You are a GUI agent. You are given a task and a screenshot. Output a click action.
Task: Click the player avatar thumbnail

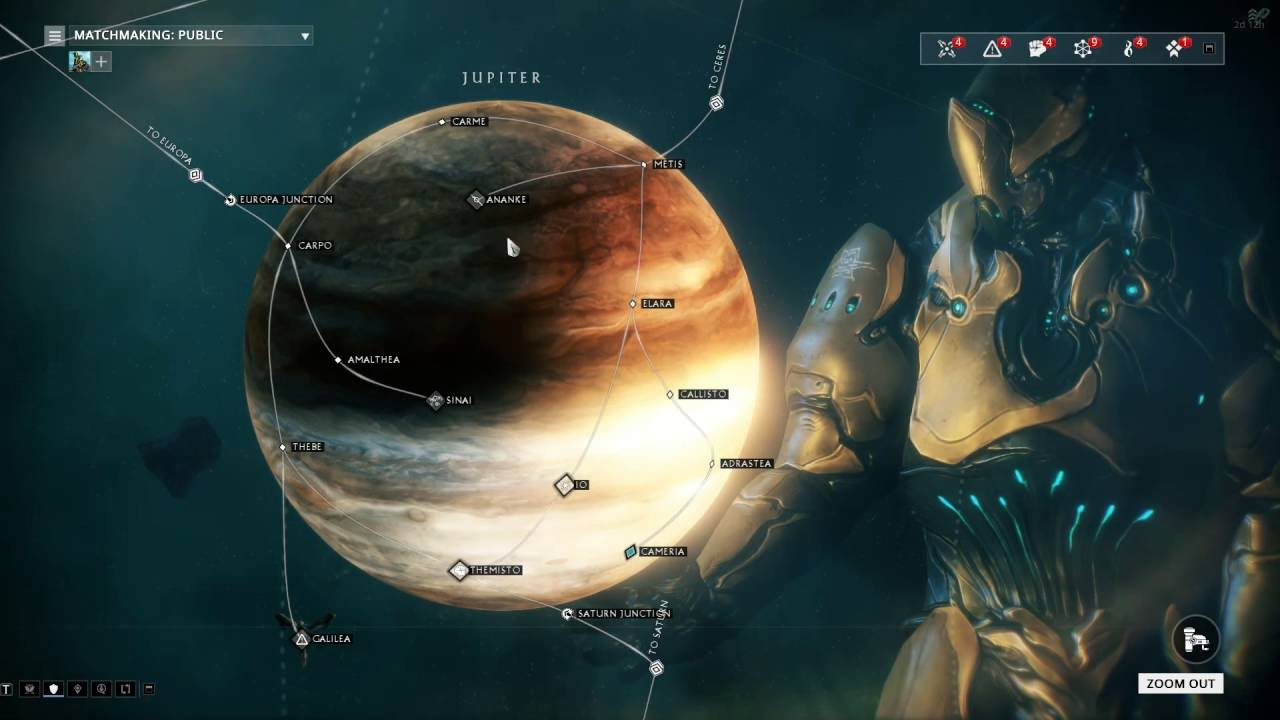pyautogui.click(x=79, y=62)
